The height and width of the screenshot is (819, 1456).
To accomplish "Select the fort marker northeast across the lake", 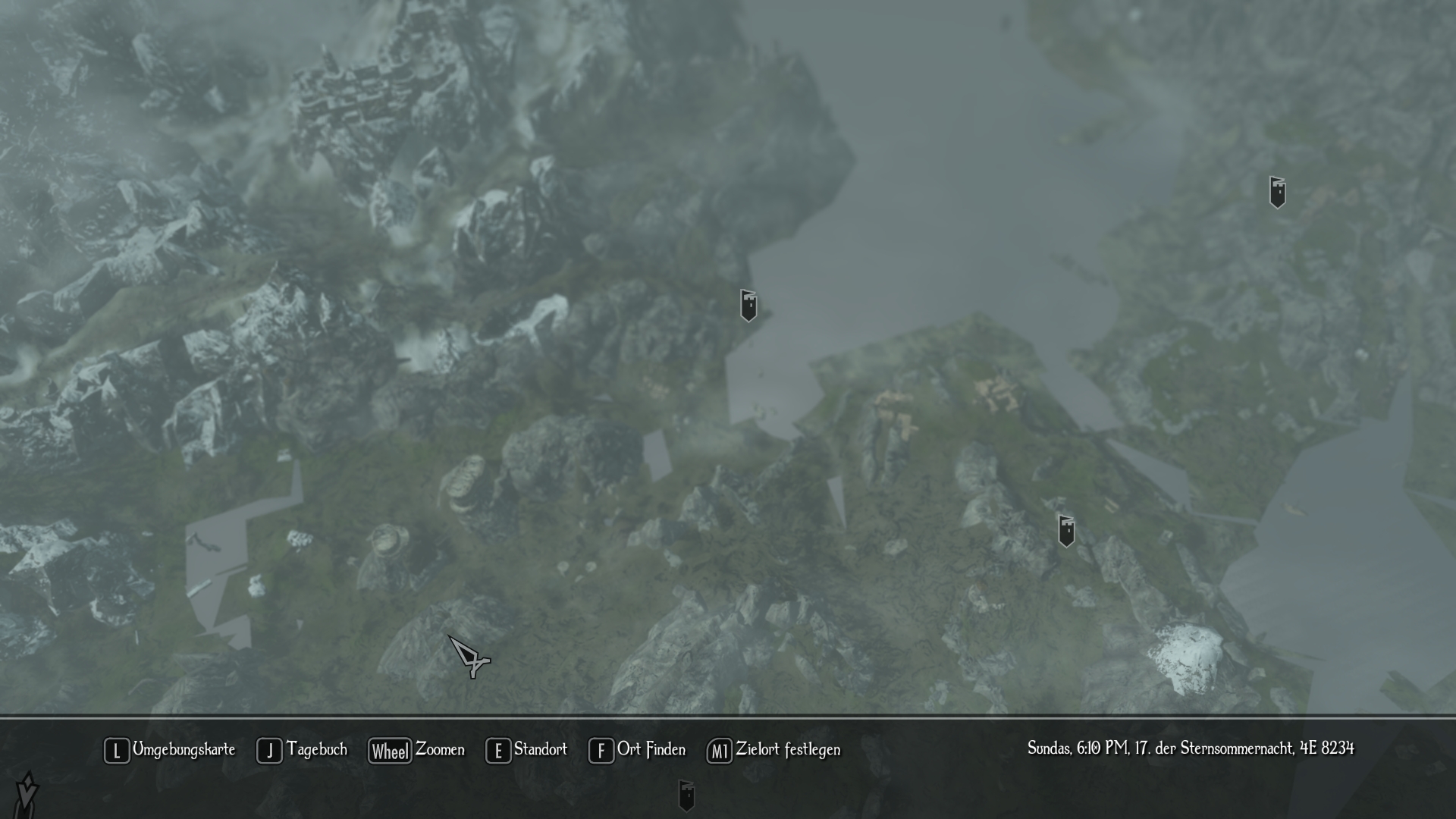I will click(1277, 193).
